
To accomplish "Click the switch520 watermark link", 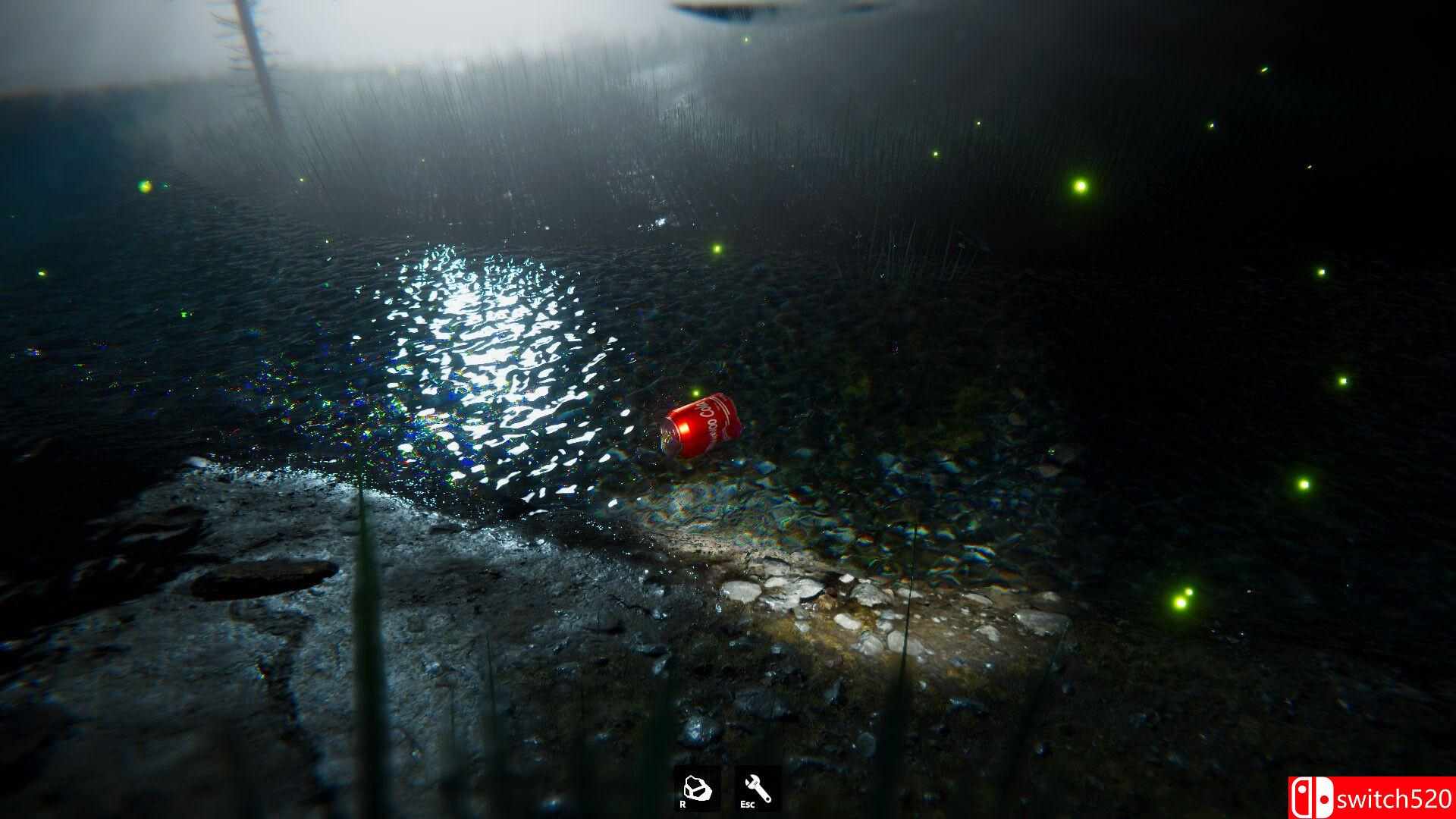I will pos(1395,797).
